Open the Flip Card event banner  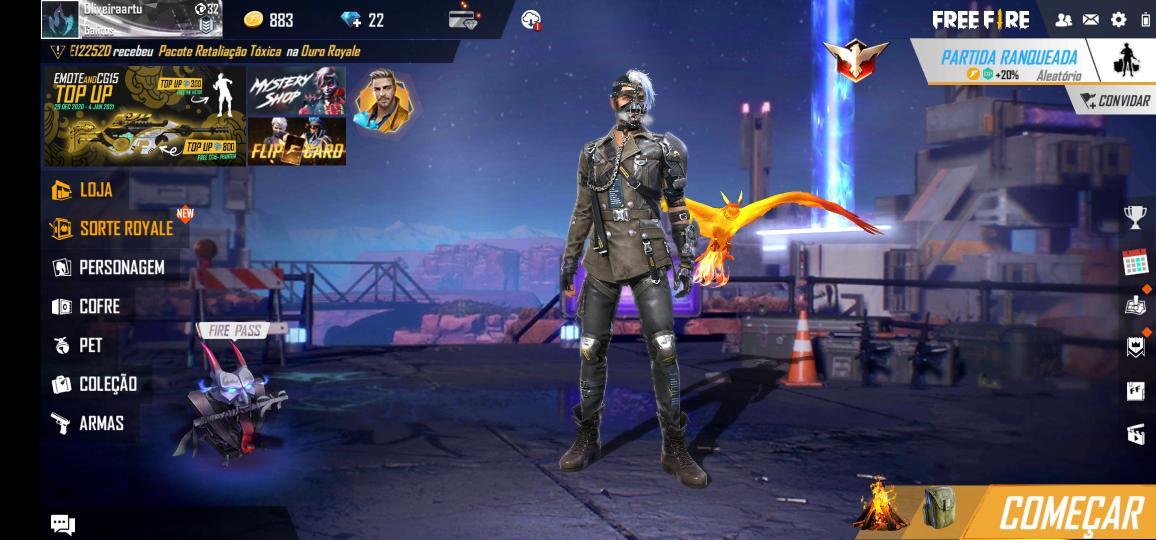[296, 141]
